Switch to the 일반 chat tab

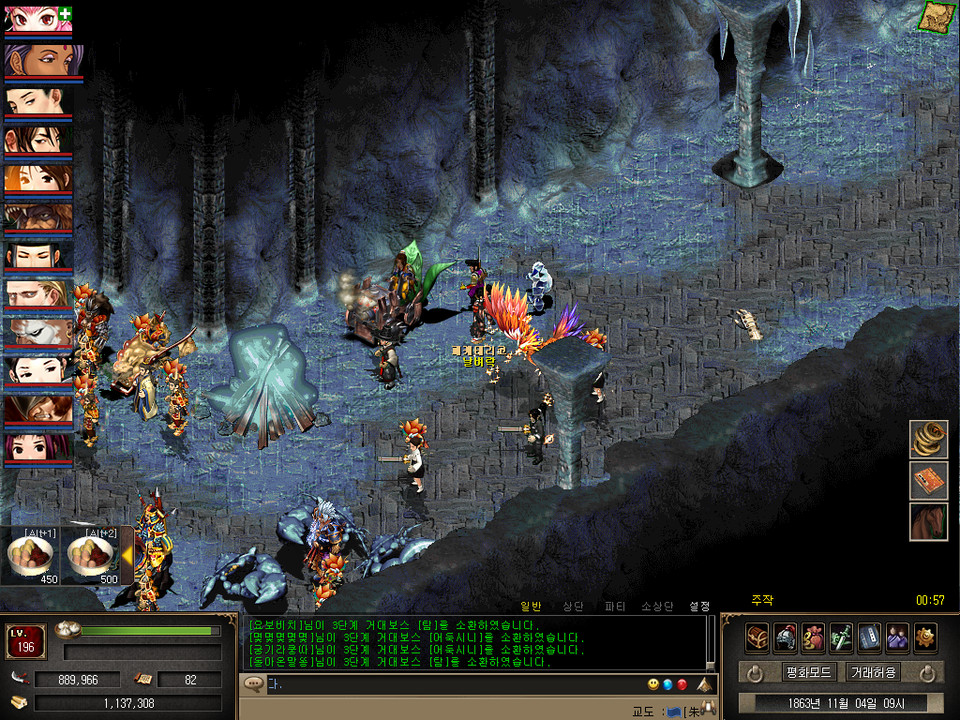530,606
